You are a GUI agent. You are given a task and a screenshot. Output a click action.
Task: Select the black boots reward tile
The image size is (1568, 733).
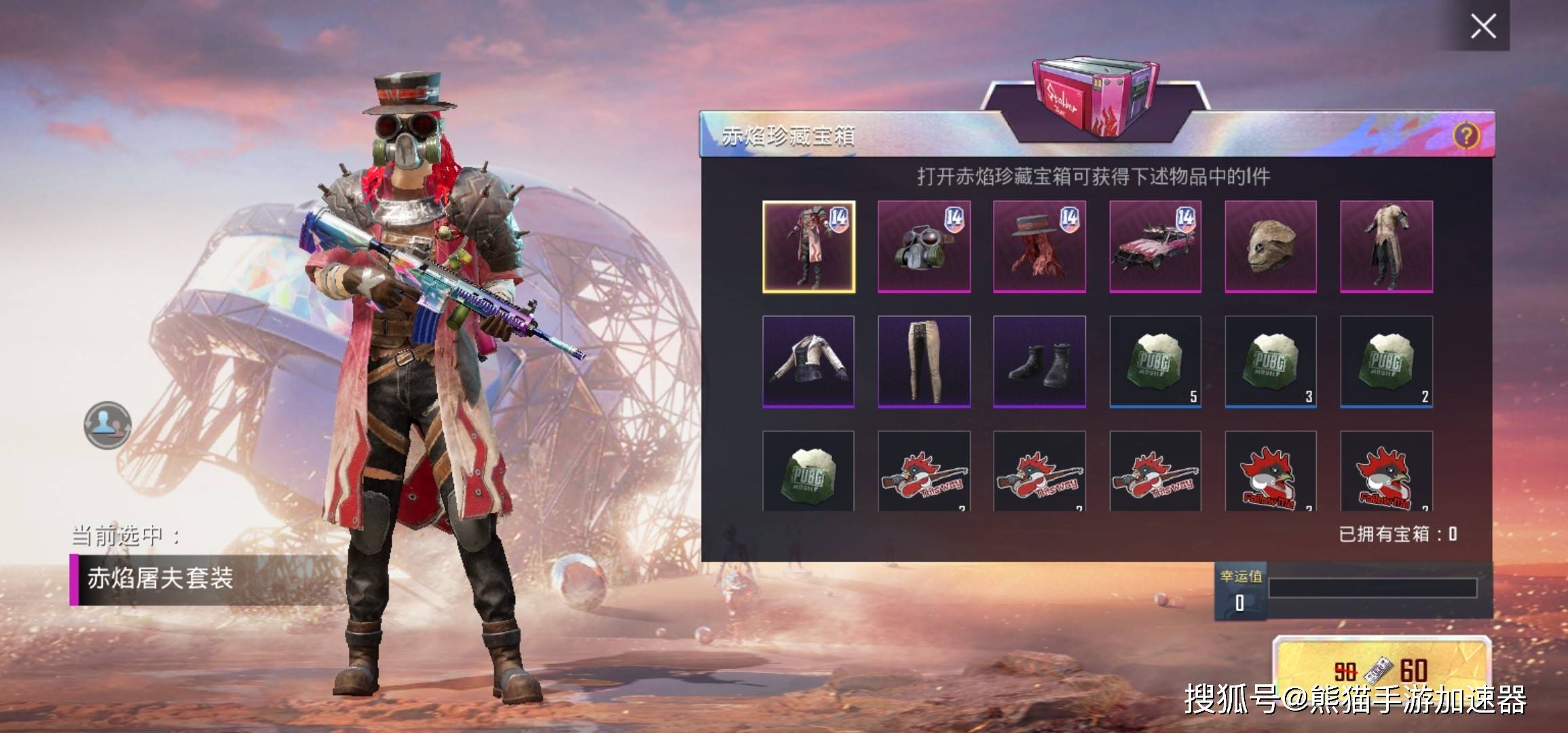coord(1039,362)
